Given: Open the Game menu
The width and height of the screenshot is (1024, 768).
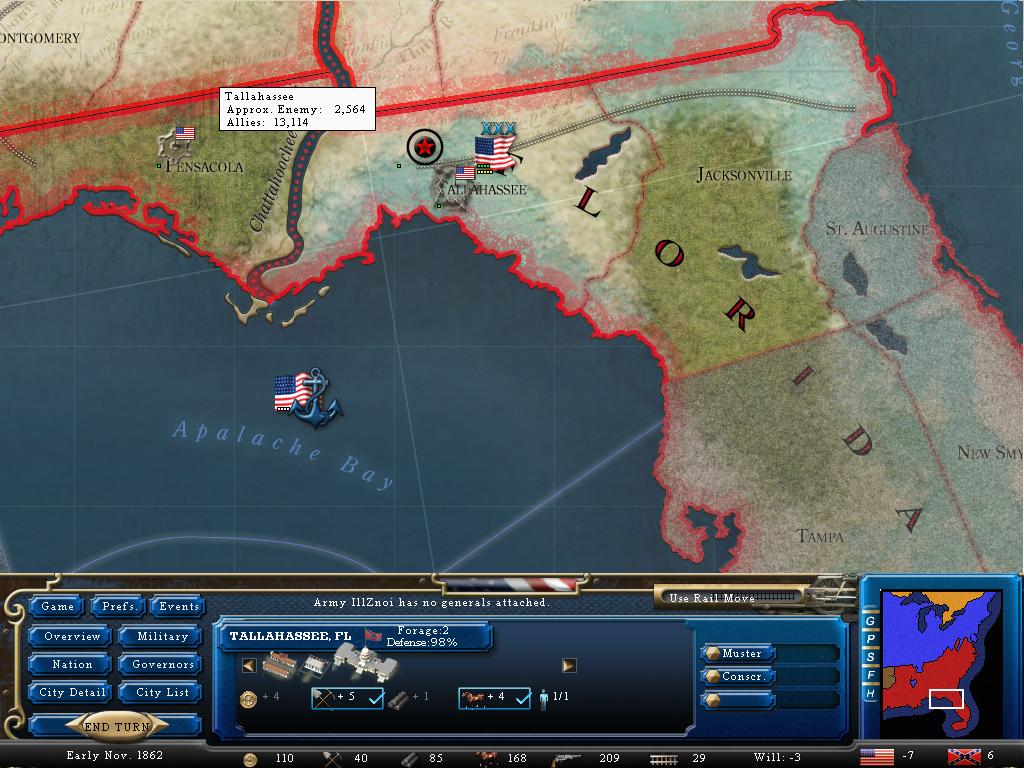Looking at the screenshot, I should coord(57,606).
